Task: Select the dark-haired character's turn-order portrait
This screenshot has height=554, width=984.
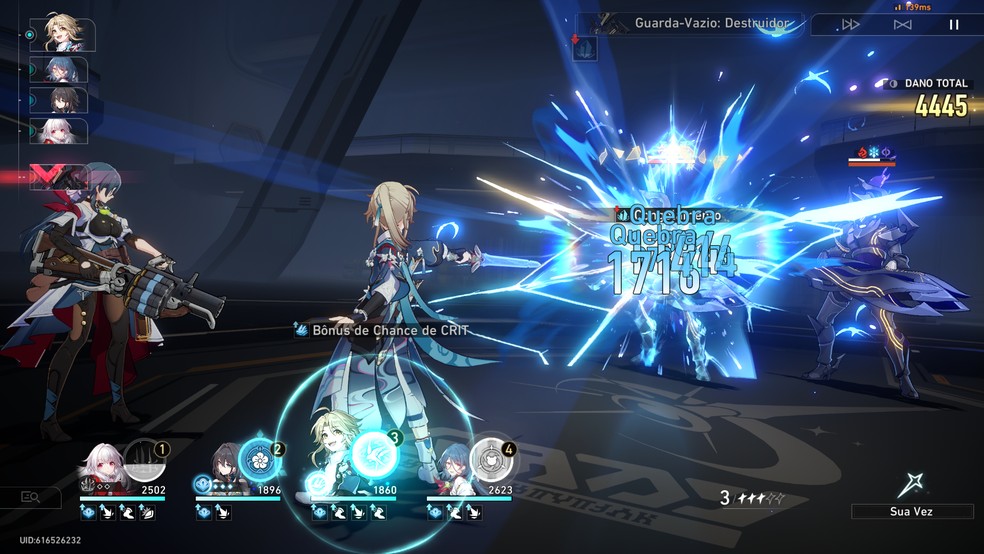Action: (64, 100)
